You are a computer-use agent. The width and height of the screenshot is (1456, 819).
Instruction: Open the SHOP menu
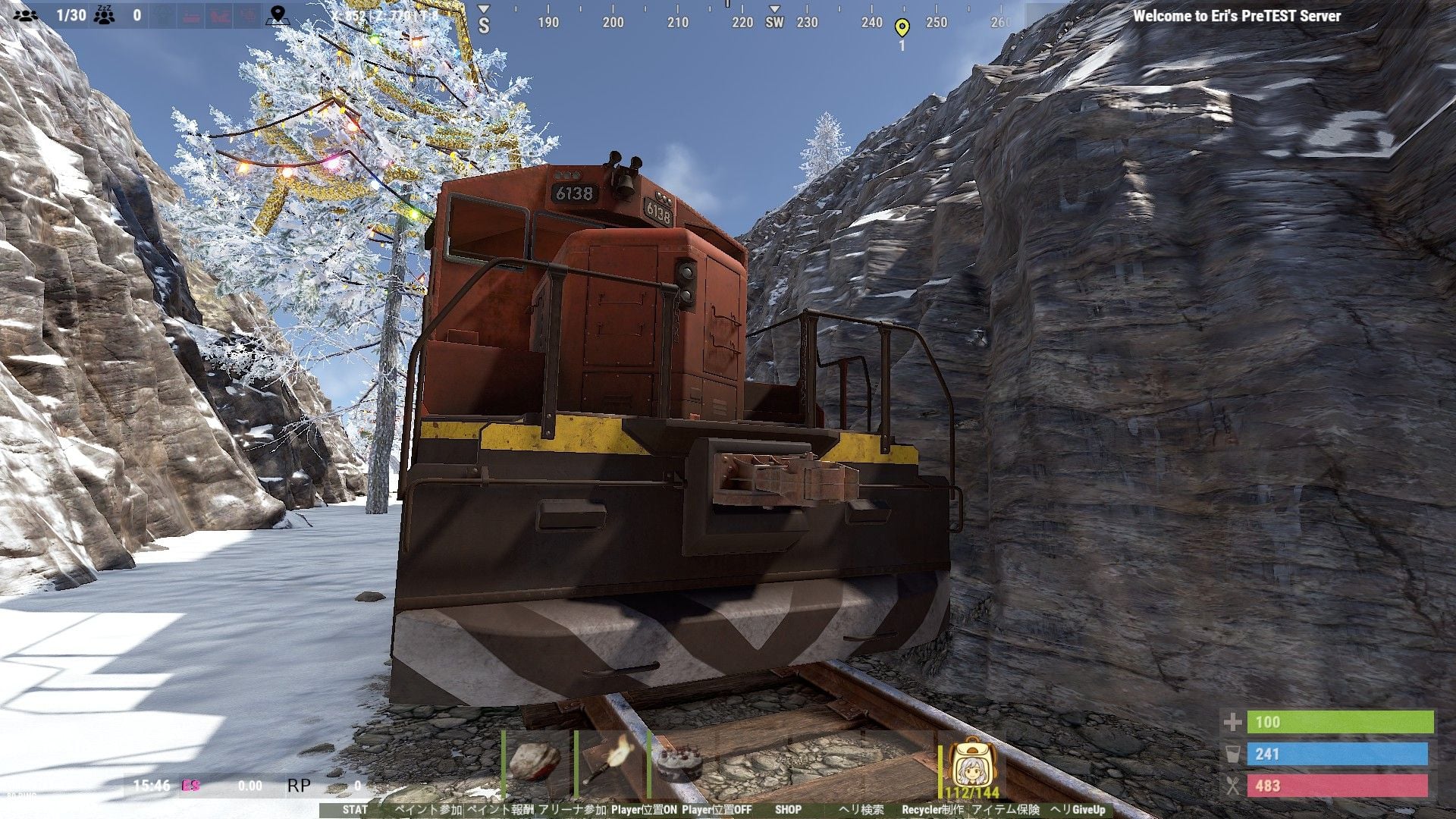(788, 810)
